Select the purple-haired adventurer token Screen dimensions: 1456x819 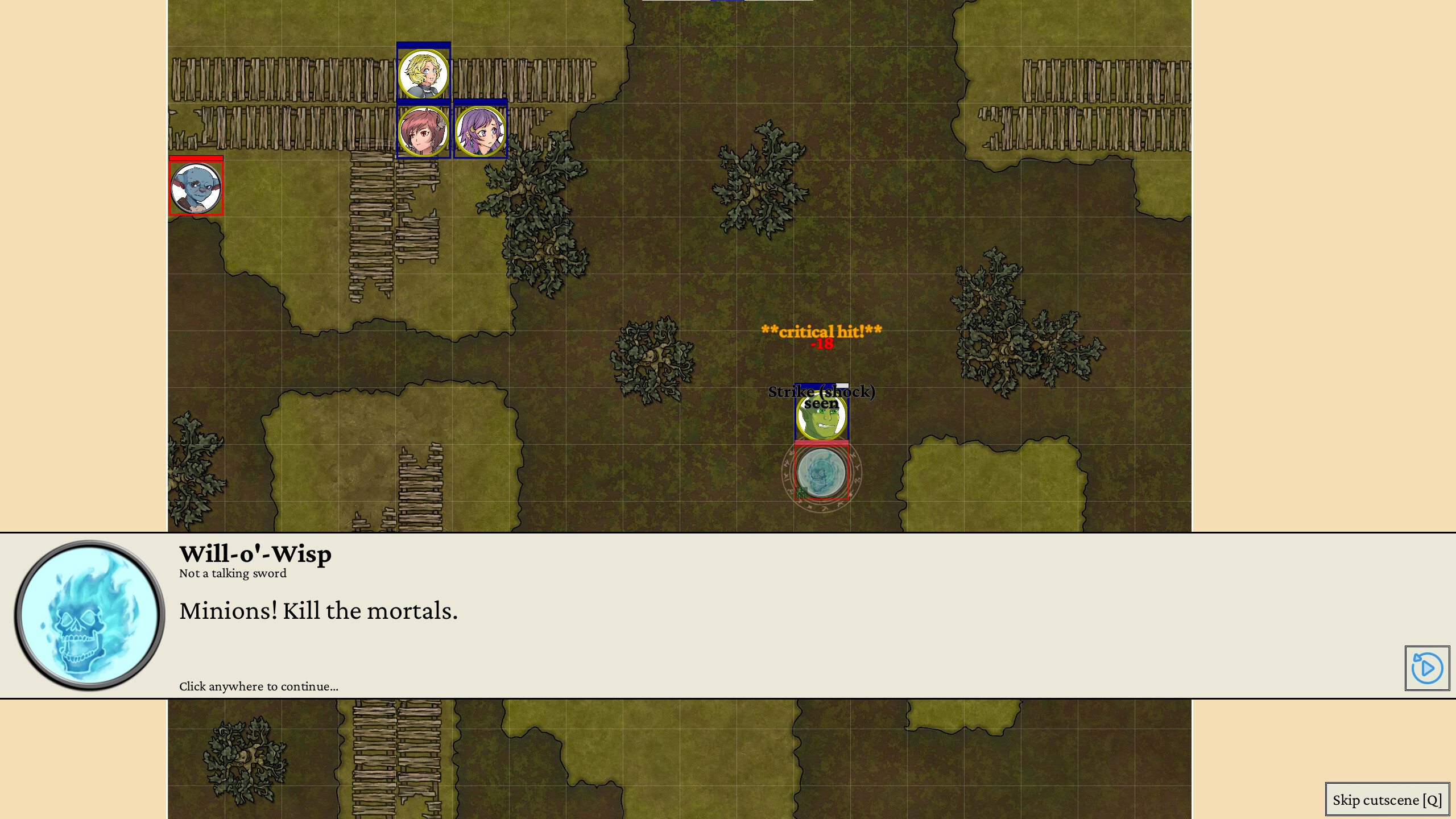coord(479,131)
